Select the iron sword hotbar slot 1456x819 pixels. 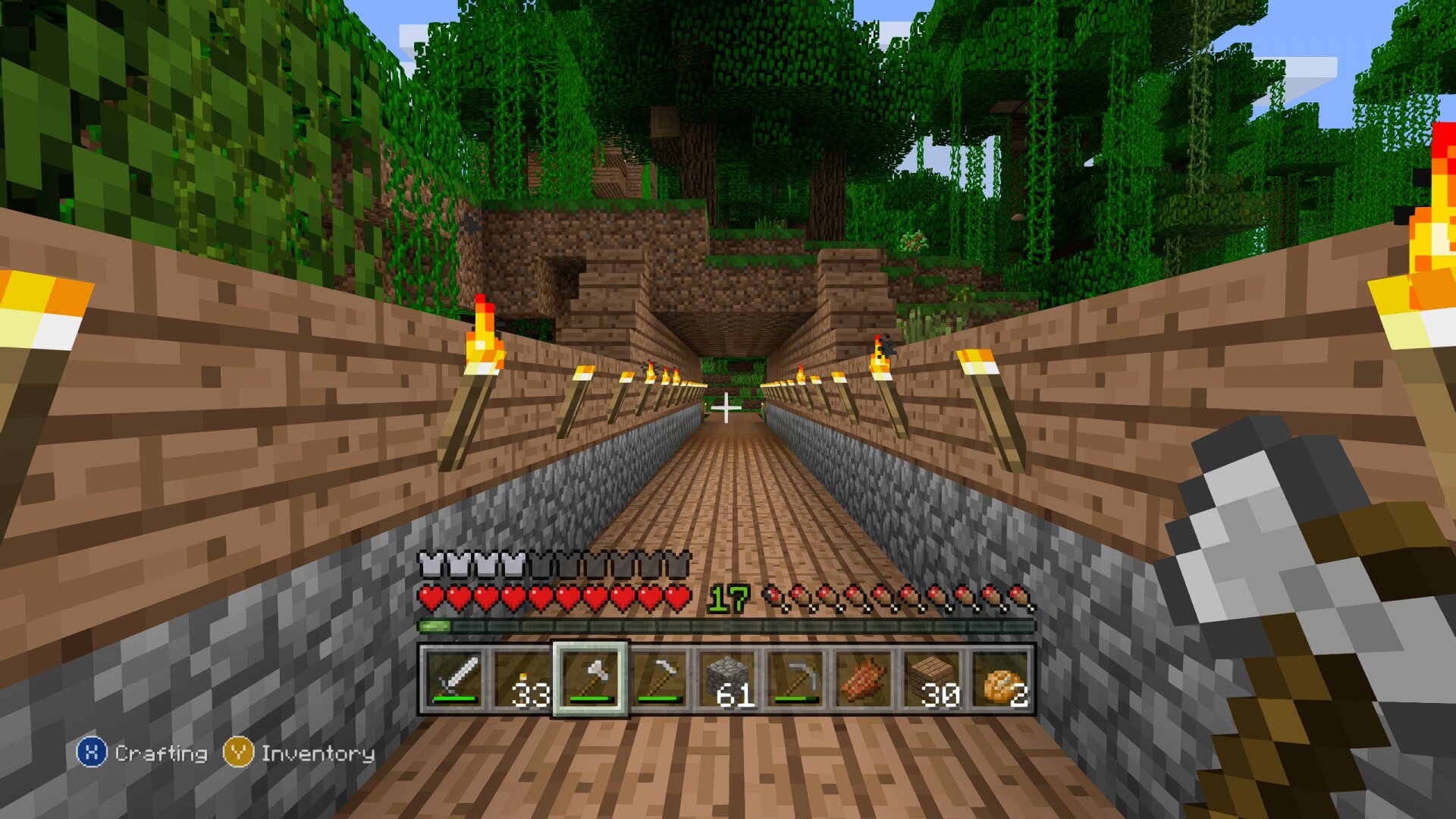click(454, 679)
